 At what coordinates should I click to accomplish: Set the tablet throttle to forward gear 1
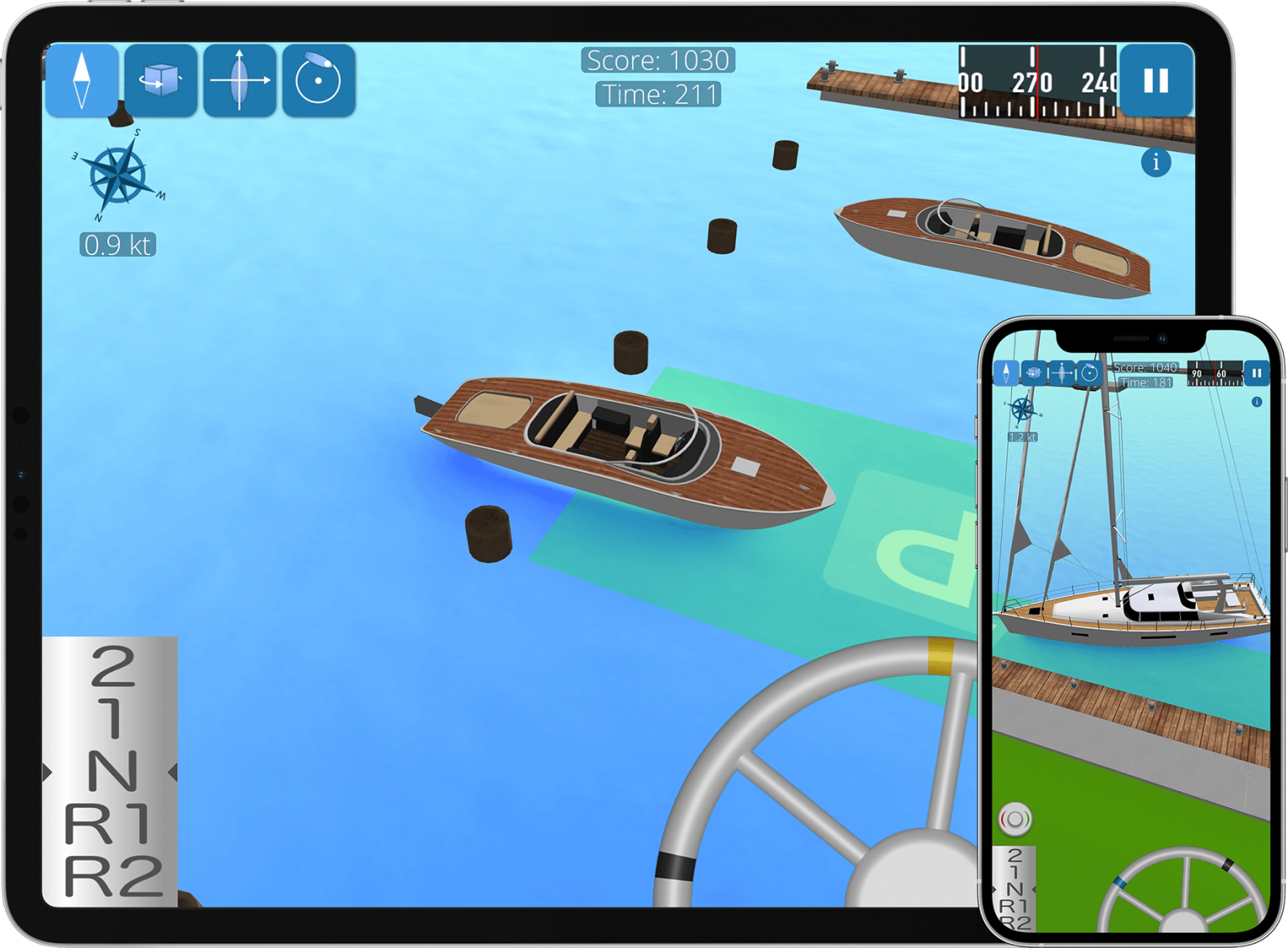pyautogui.click(x=112, y=717)
